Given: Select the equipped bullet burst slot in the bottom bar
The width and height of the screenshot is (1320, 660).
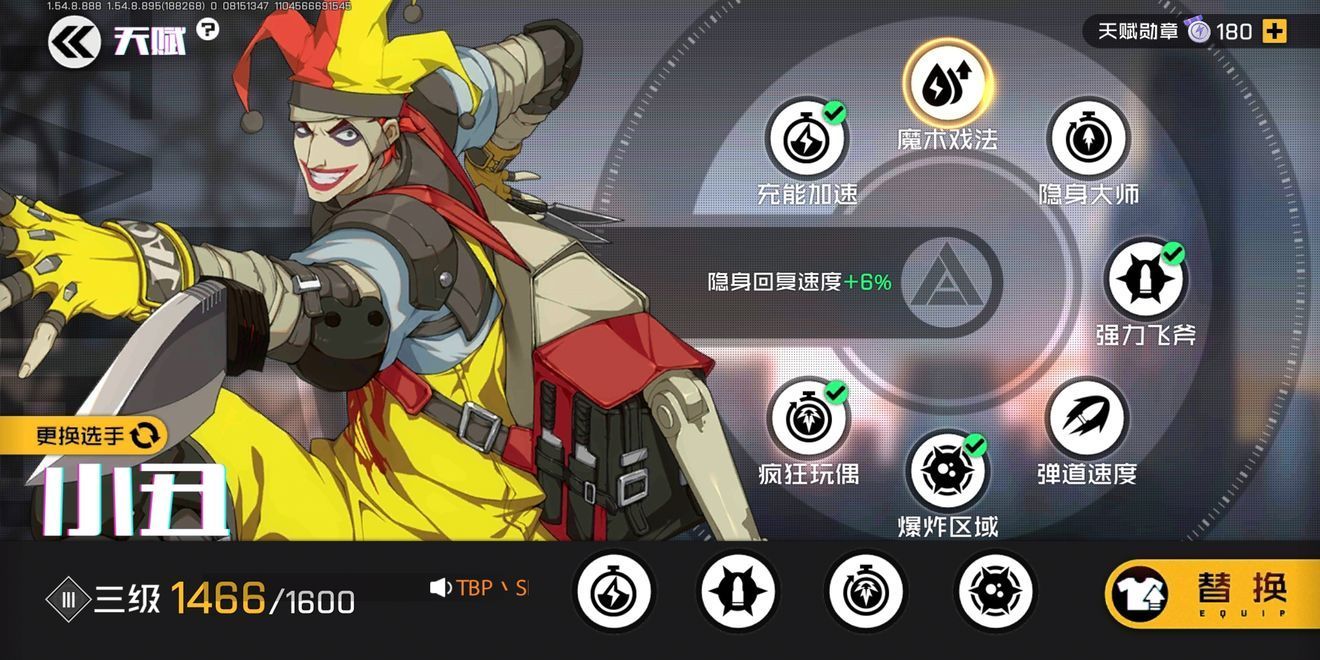Looking at the screenshot, I should tap(739, 591).
